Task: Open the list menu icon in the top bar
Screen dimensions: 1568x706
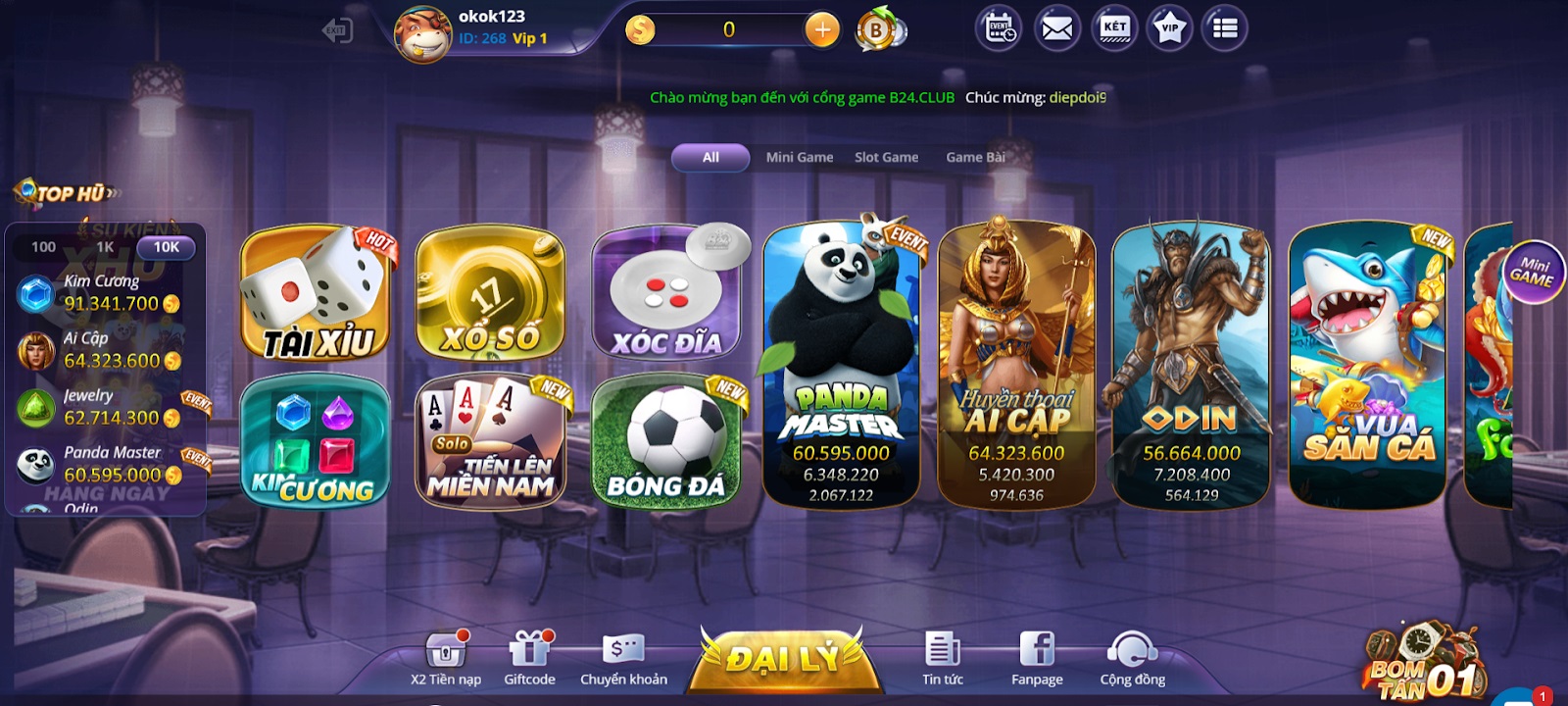Action: coord(1224,28)
